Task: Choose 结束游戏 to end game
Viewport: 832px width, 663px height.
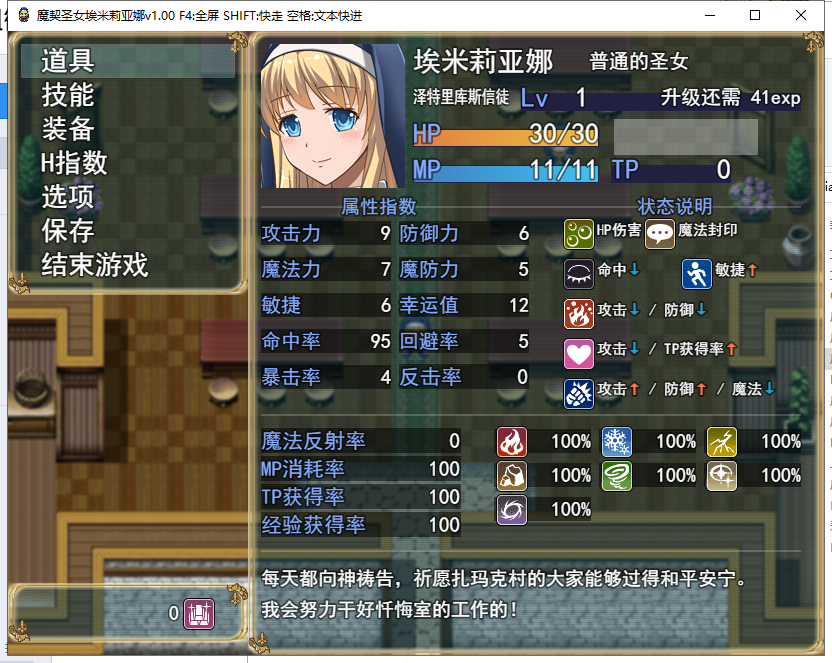Action: [94, 265]
